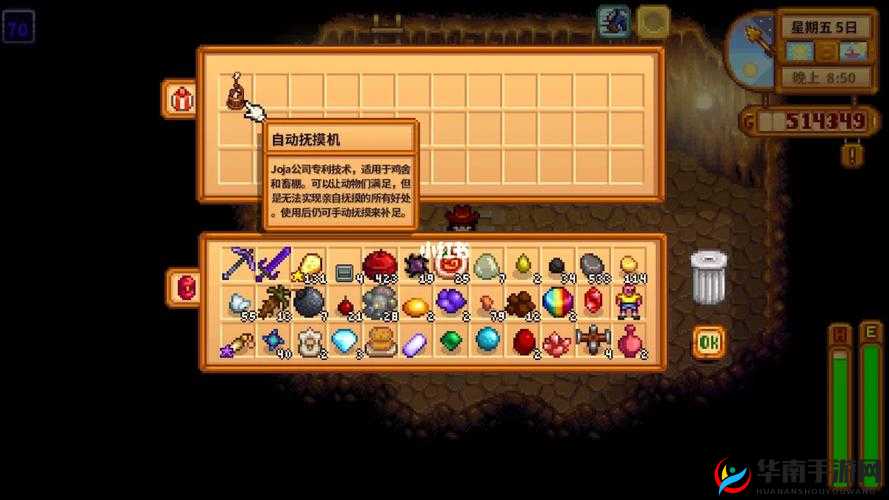Image resolution: width=889 pixels, height=500 pixels.
Task: Open the journal exclamation mark icon
Action: point(852,153)
